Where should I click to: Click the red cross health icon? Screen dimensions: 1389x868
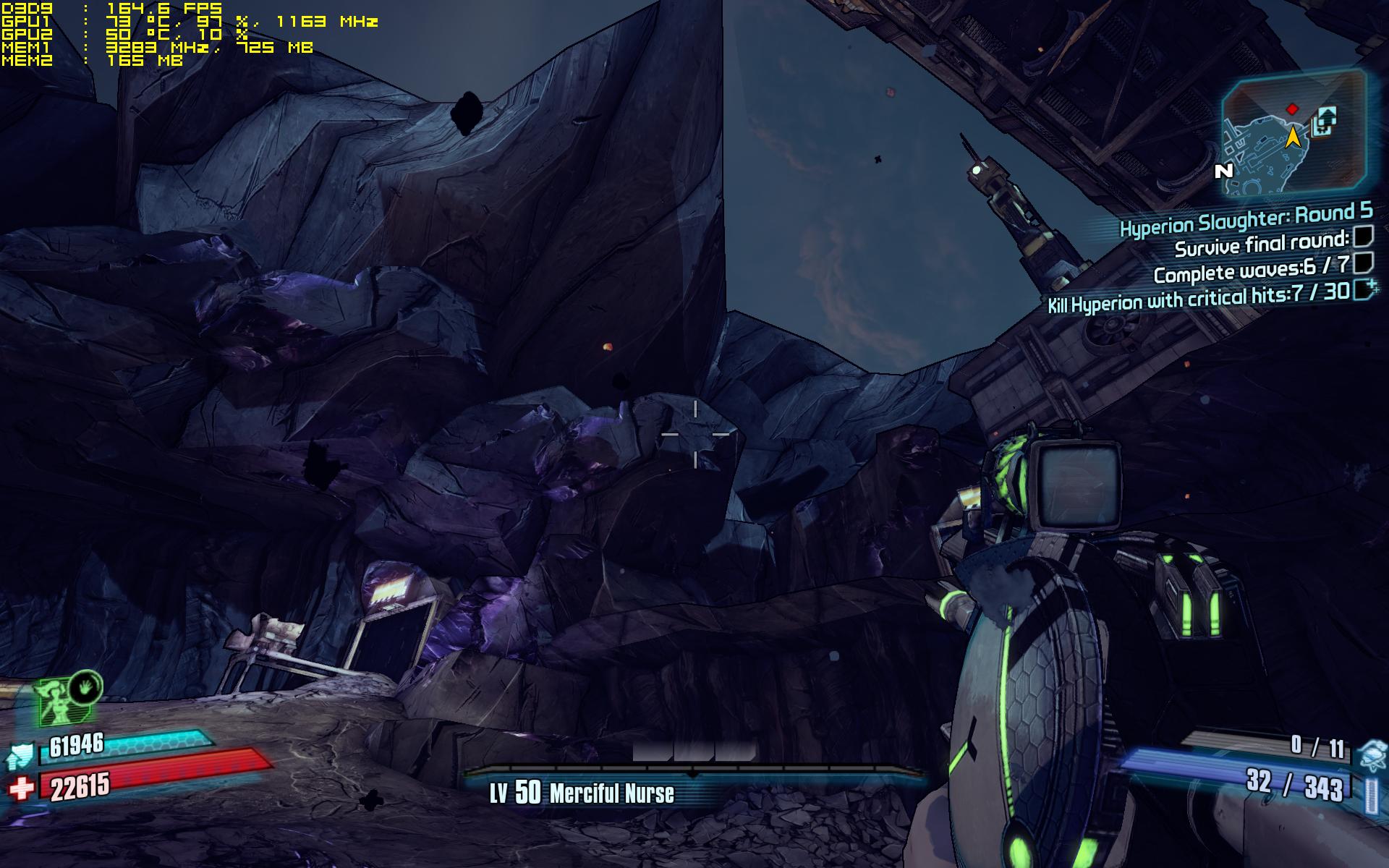[22, 788]
